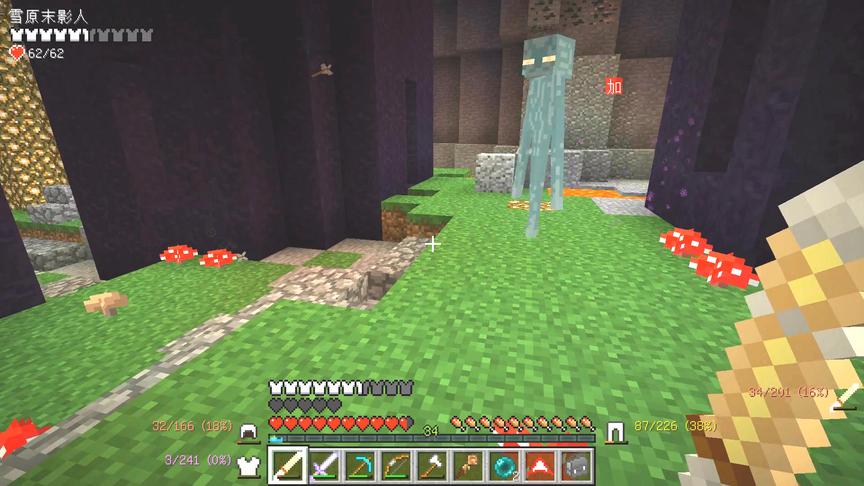Click the leggings durability icon

click(x=615, y=431)
